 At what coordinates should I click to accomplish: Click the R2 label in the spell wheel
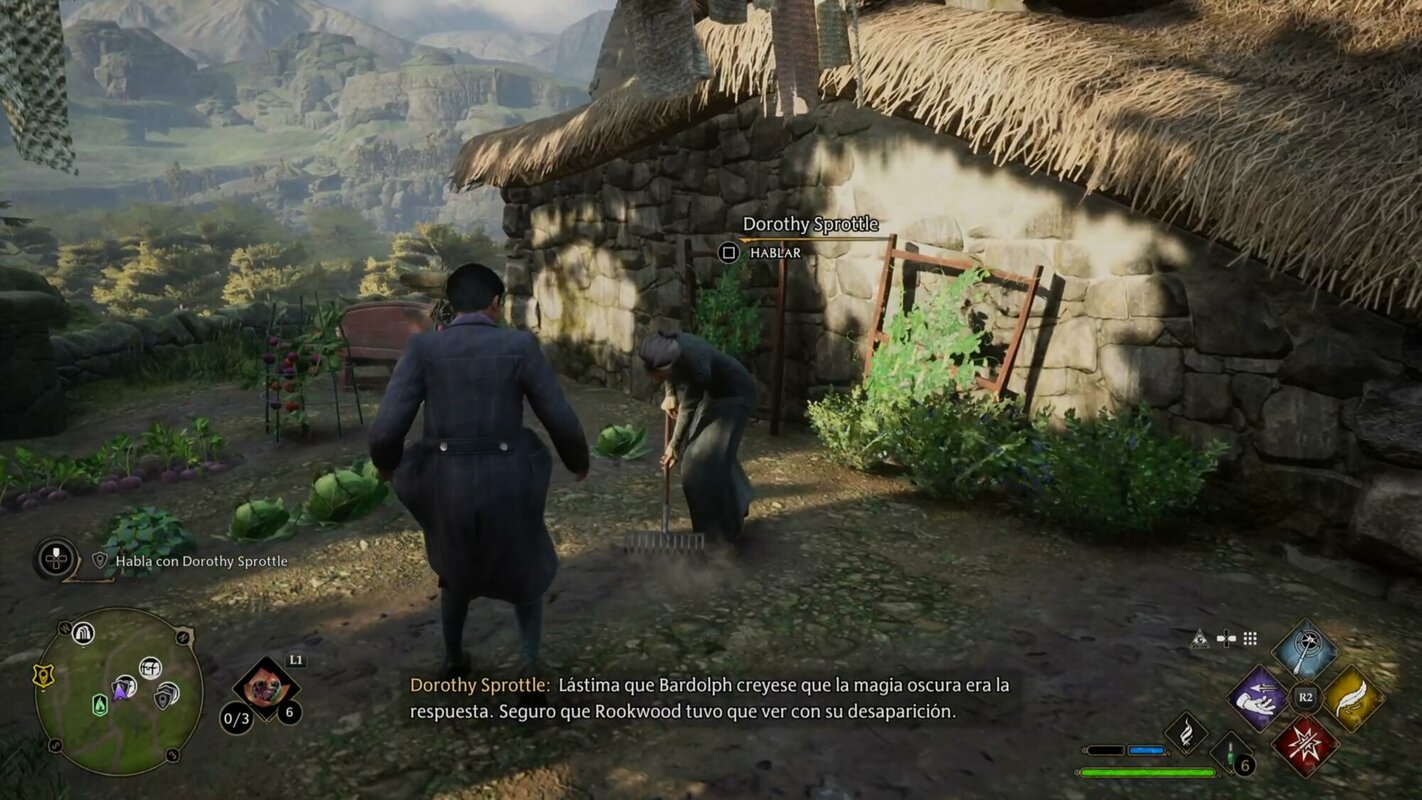pyautogui.click(x=1305, y=696)
